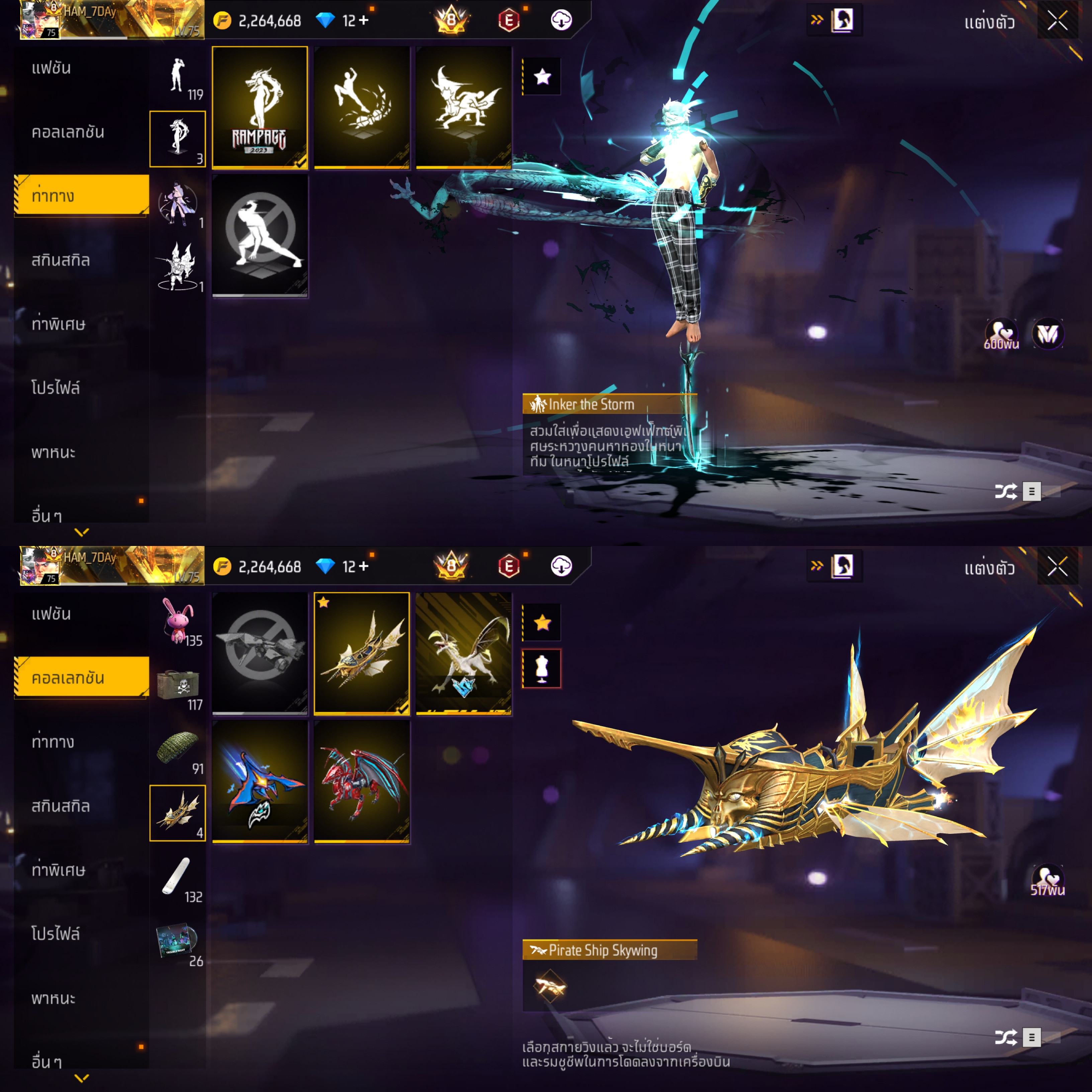The height and width of the screenshot is (1092, 1092).
Task: Choose the blue and orange skywing card
Action: tap(259, 781)
